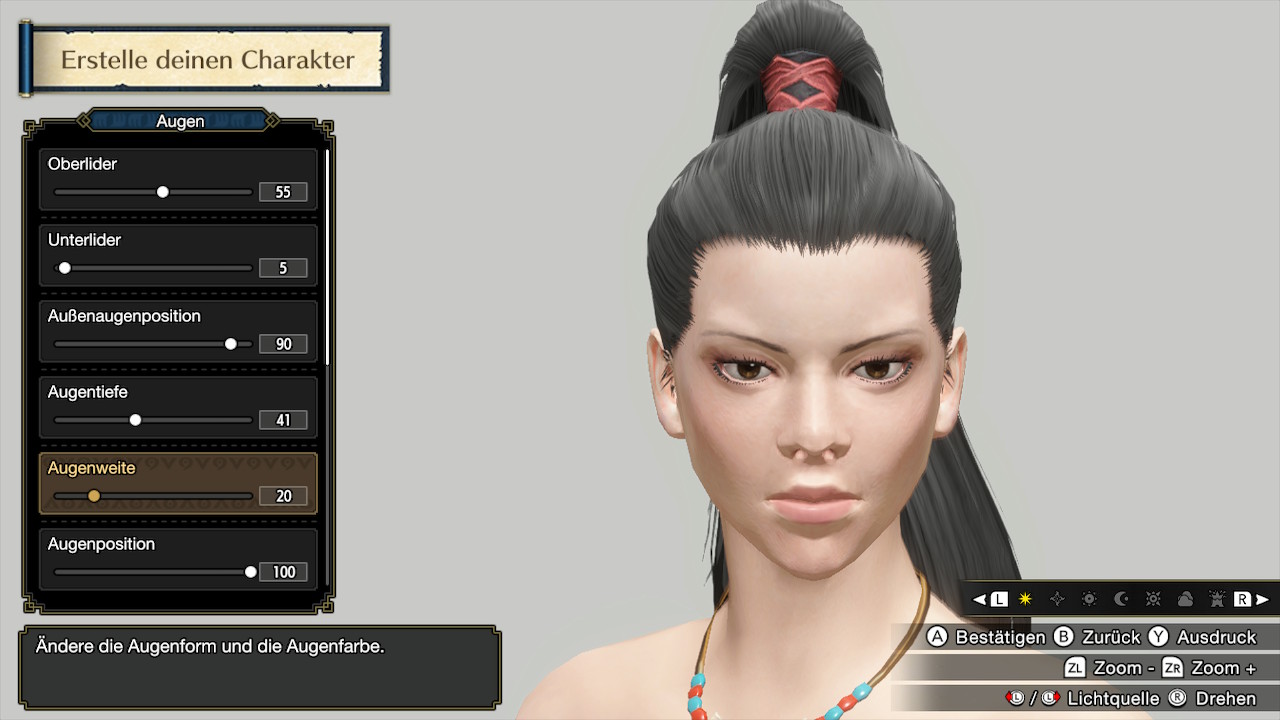Choose the dotted-ring sun lighting icon
Viewport: 1280px width, 720px height.
click(1089, 599)
